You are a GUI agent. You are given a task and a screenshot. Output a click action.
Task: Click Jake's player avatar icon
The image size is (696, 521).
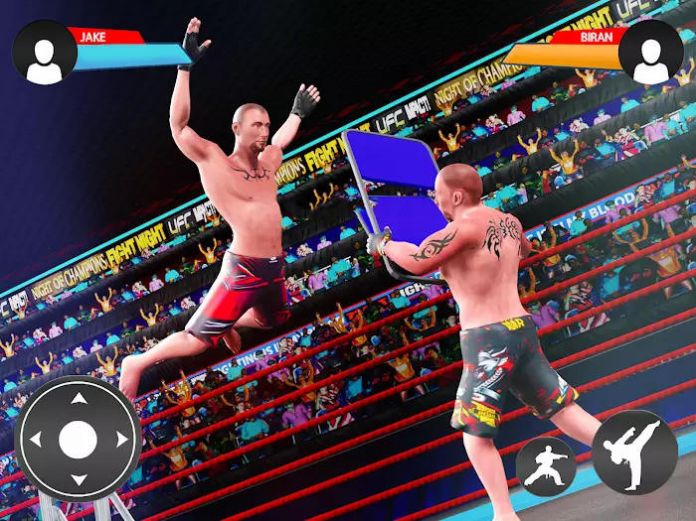44,53
